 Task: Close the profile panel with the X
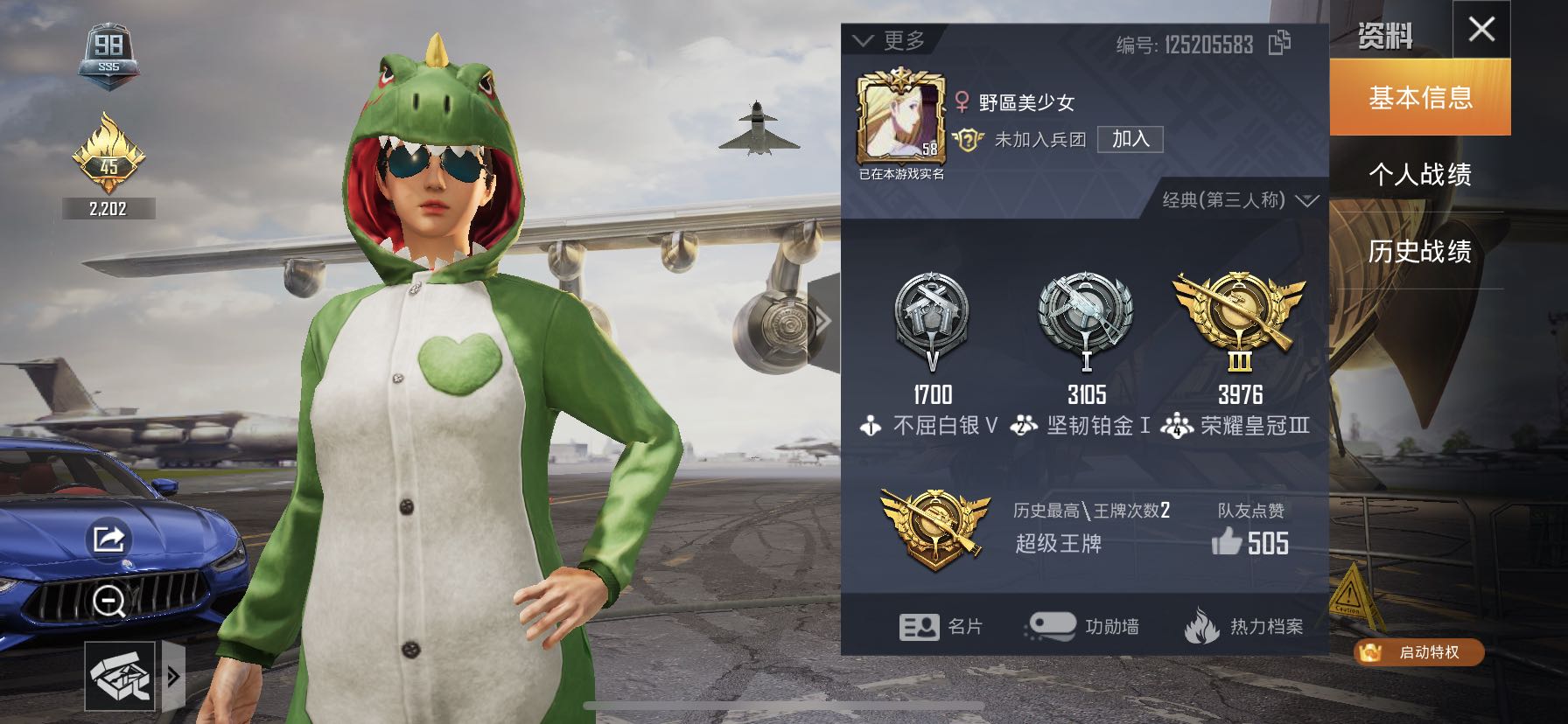(x=1481, y=30)
